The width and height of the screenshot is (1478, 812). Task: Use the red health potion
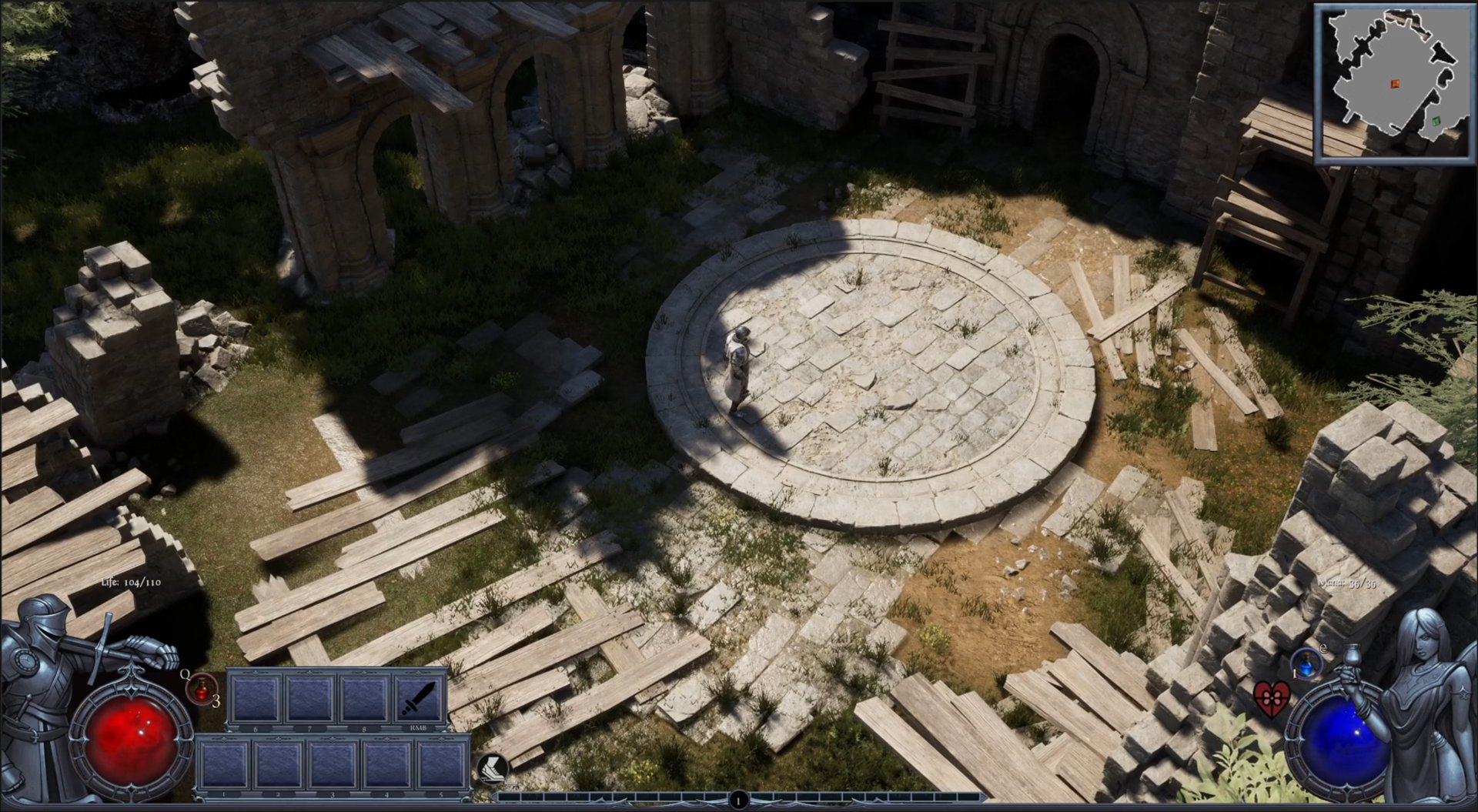[x=202, y=687]
